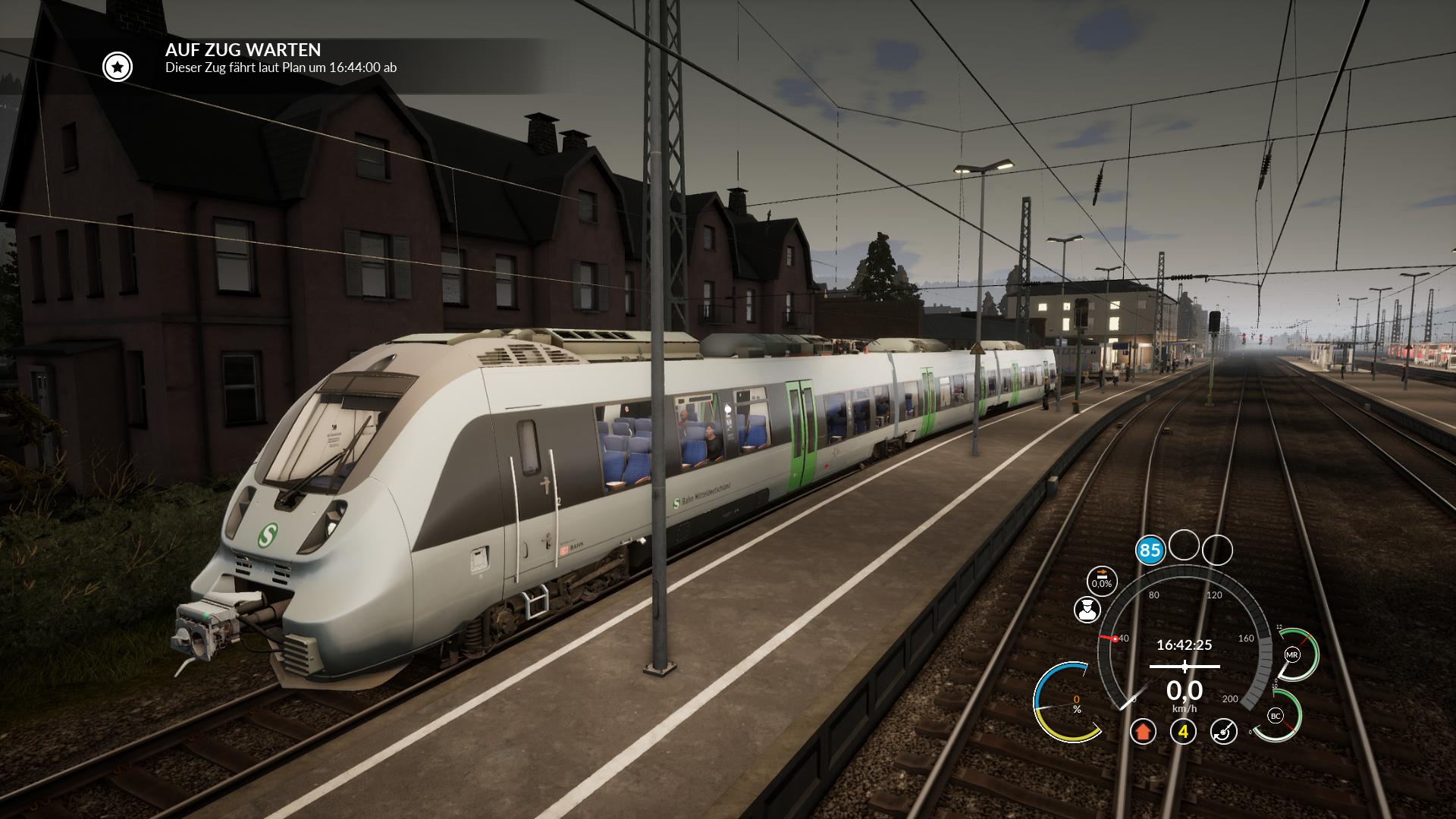The width and height of the screenshot is (1456, 819).
Task: Click the BC brake cylinder gauge label
Action: tap(1275, 716)
